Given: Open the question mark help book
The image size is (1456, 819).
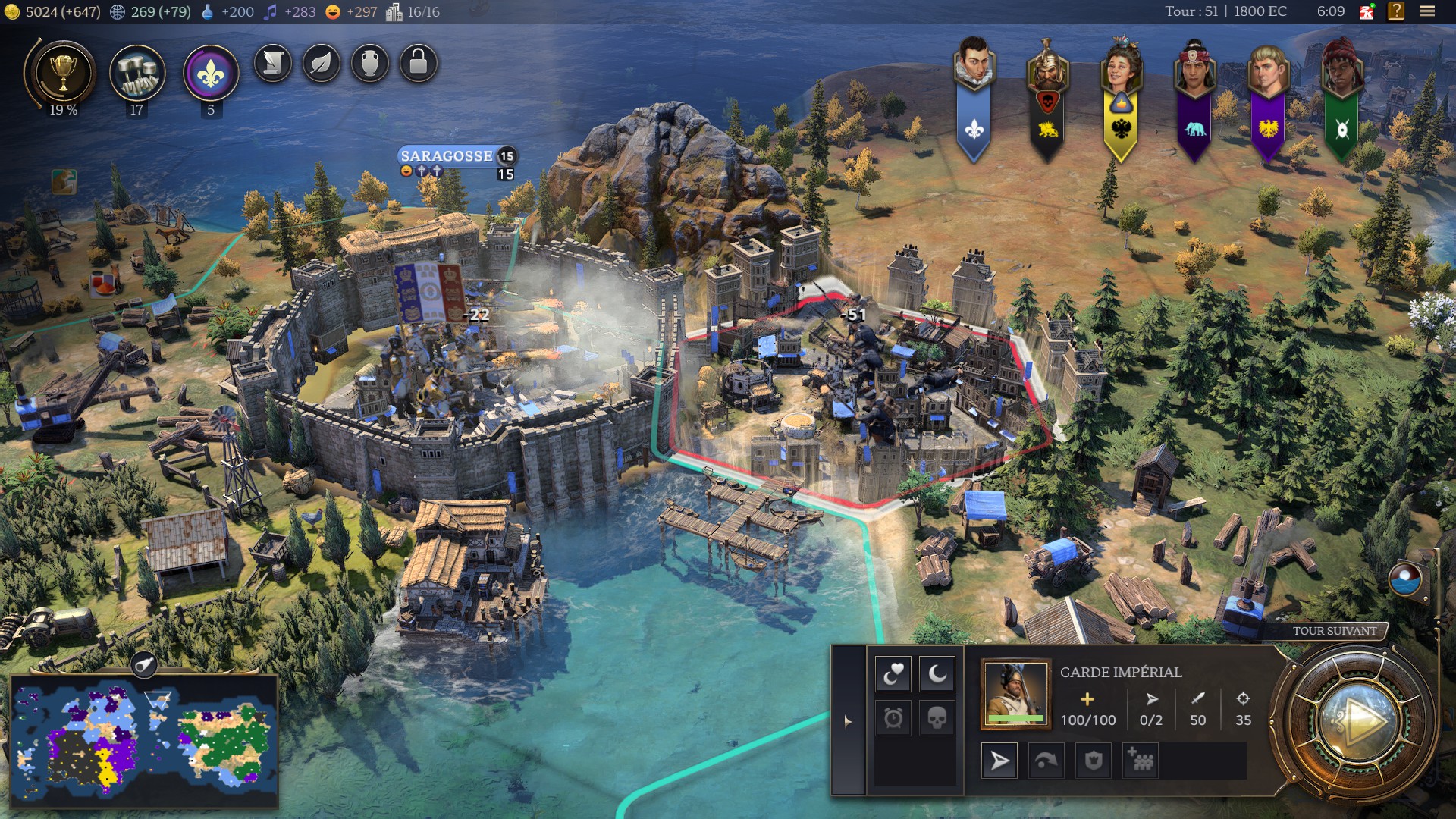Looking at the screenshot, I should [x=1396, y=11].
